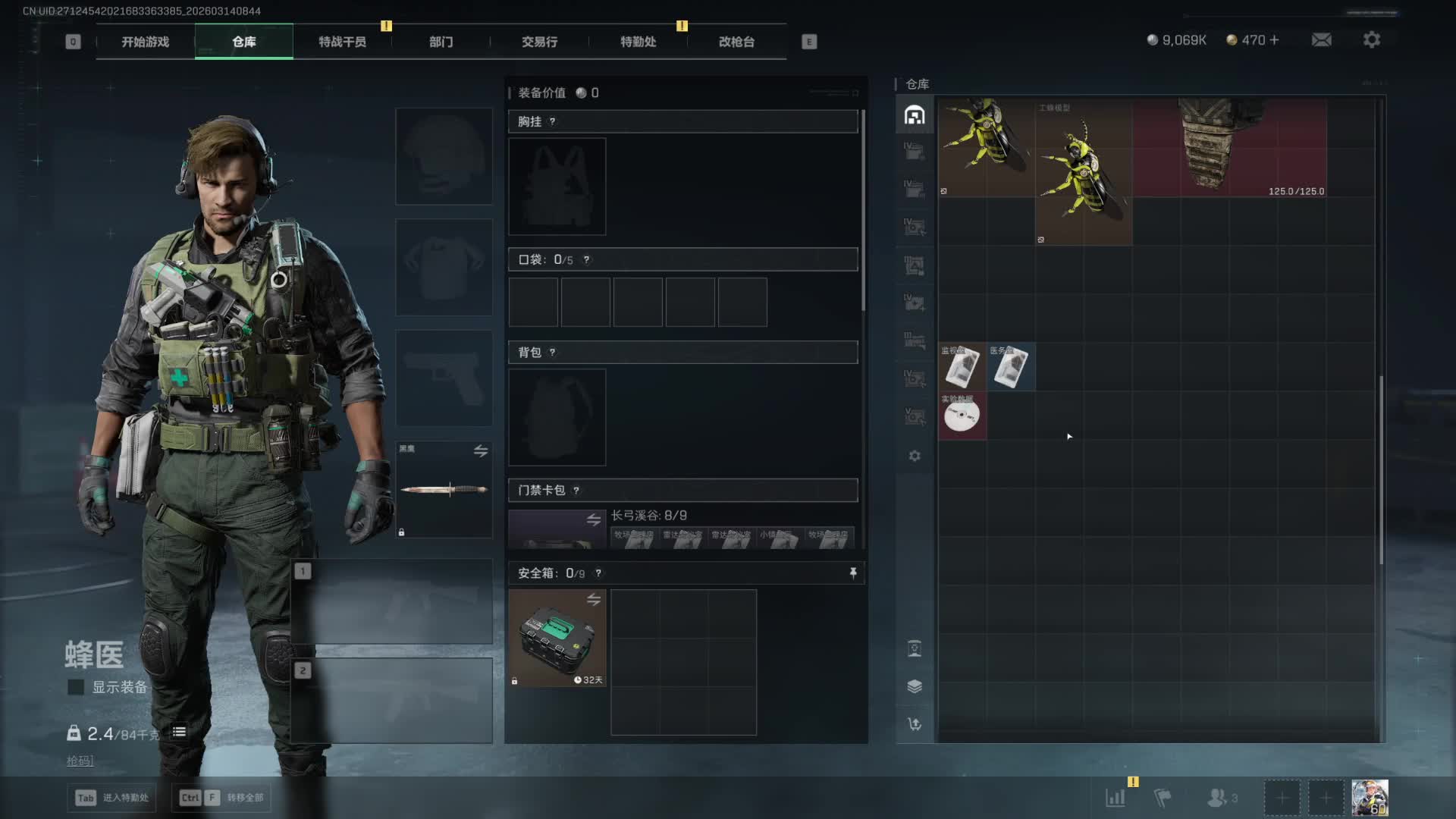This screenshot has height=819, width=1456.
Task: Open the player avatar in bottom corner
Action: (1370, 798)
